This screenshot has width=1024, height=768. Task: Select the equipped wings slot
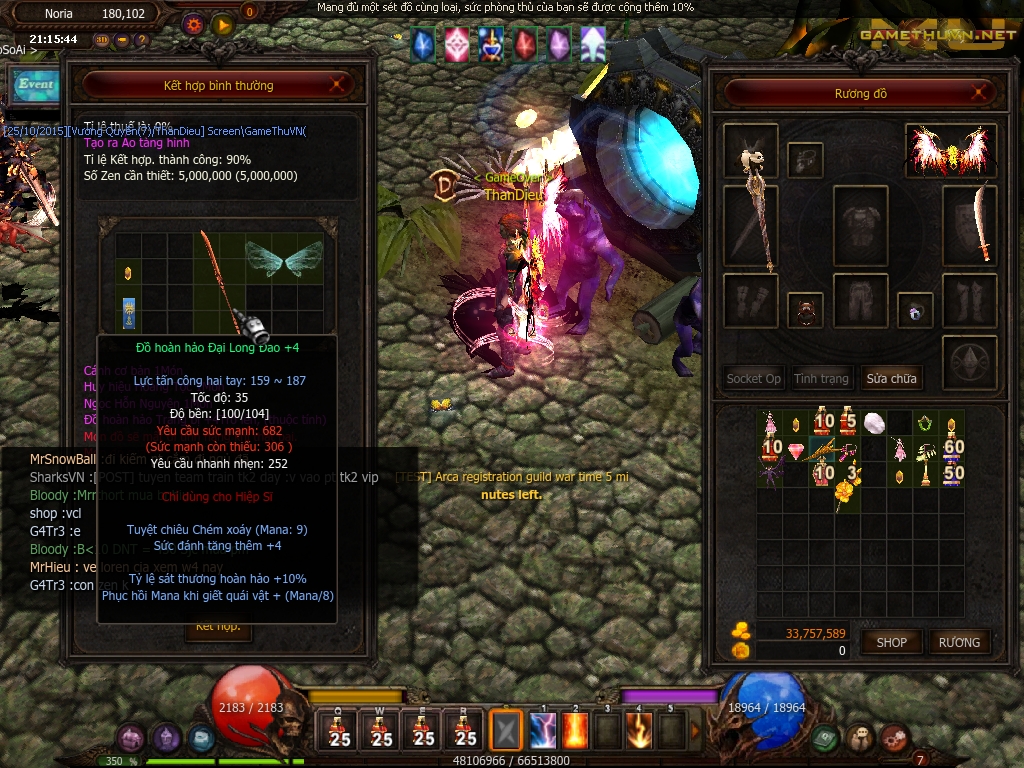click(x=943, y=150)
